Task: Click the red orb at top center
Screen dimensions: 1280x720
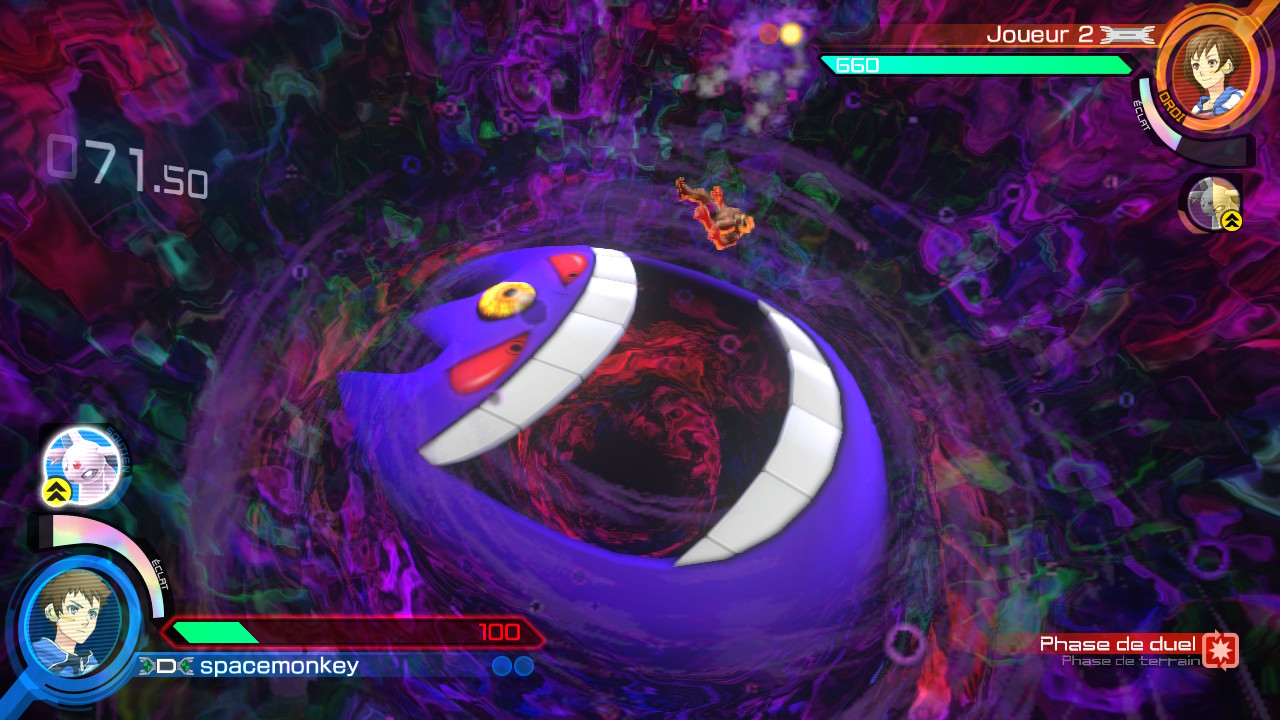Action: (767, 32)
